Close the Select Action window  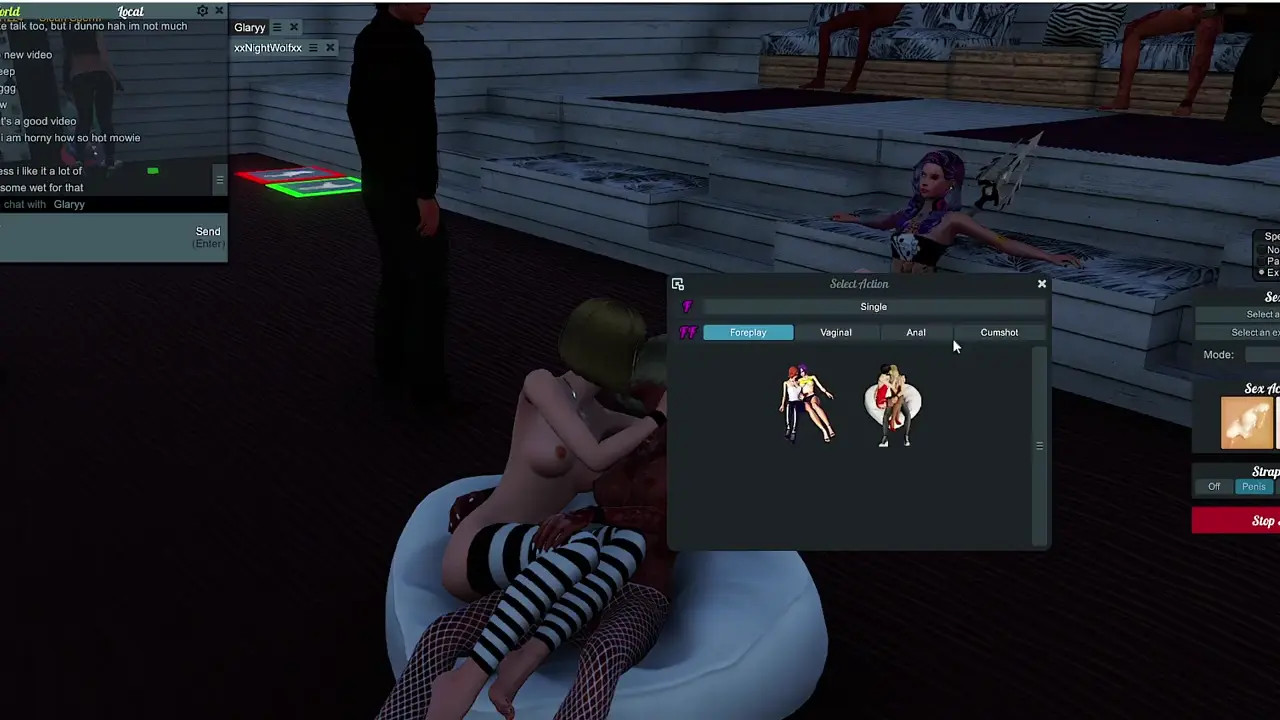click(1041, 284)
